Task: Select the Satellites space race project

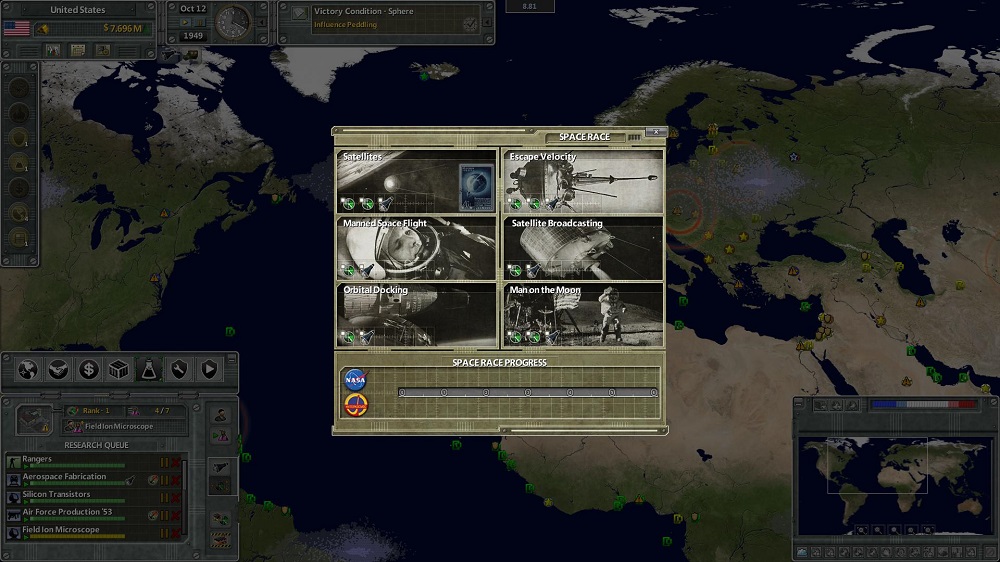Action: pyautogui.click(x=416, y=181)
